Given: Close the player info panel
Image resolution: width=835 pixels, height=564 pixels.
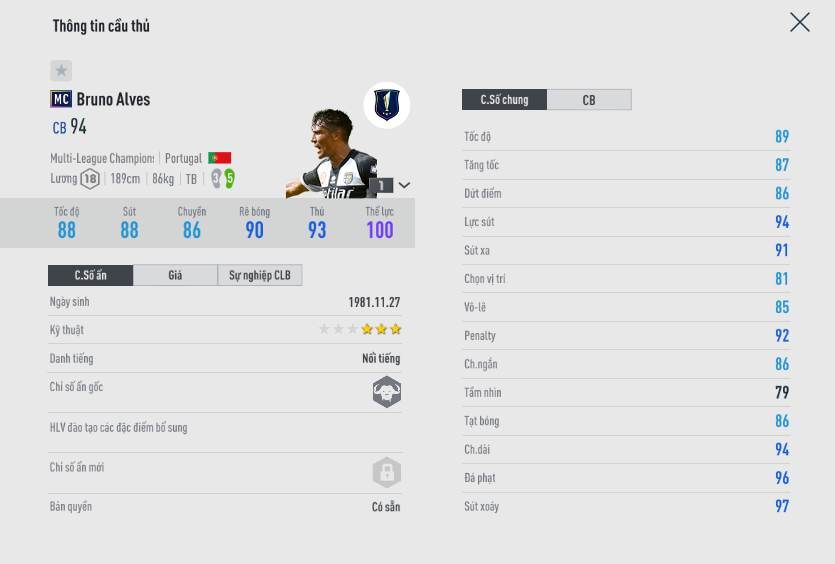Looking at the screenshot, I should coord(799,23).
